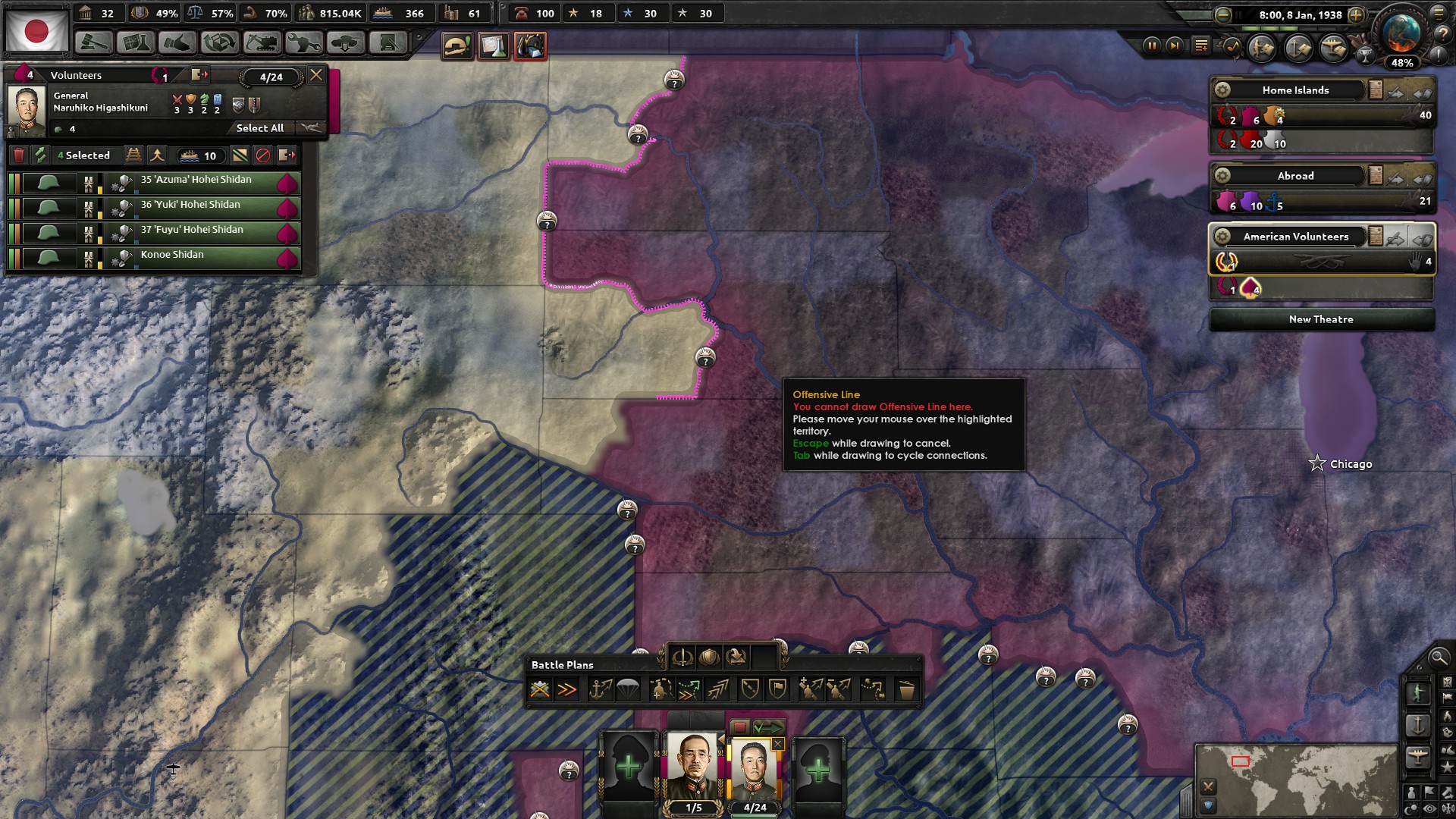Open the air forces overview tab
Viewport: 1456px width, 819px height.
1335,47
